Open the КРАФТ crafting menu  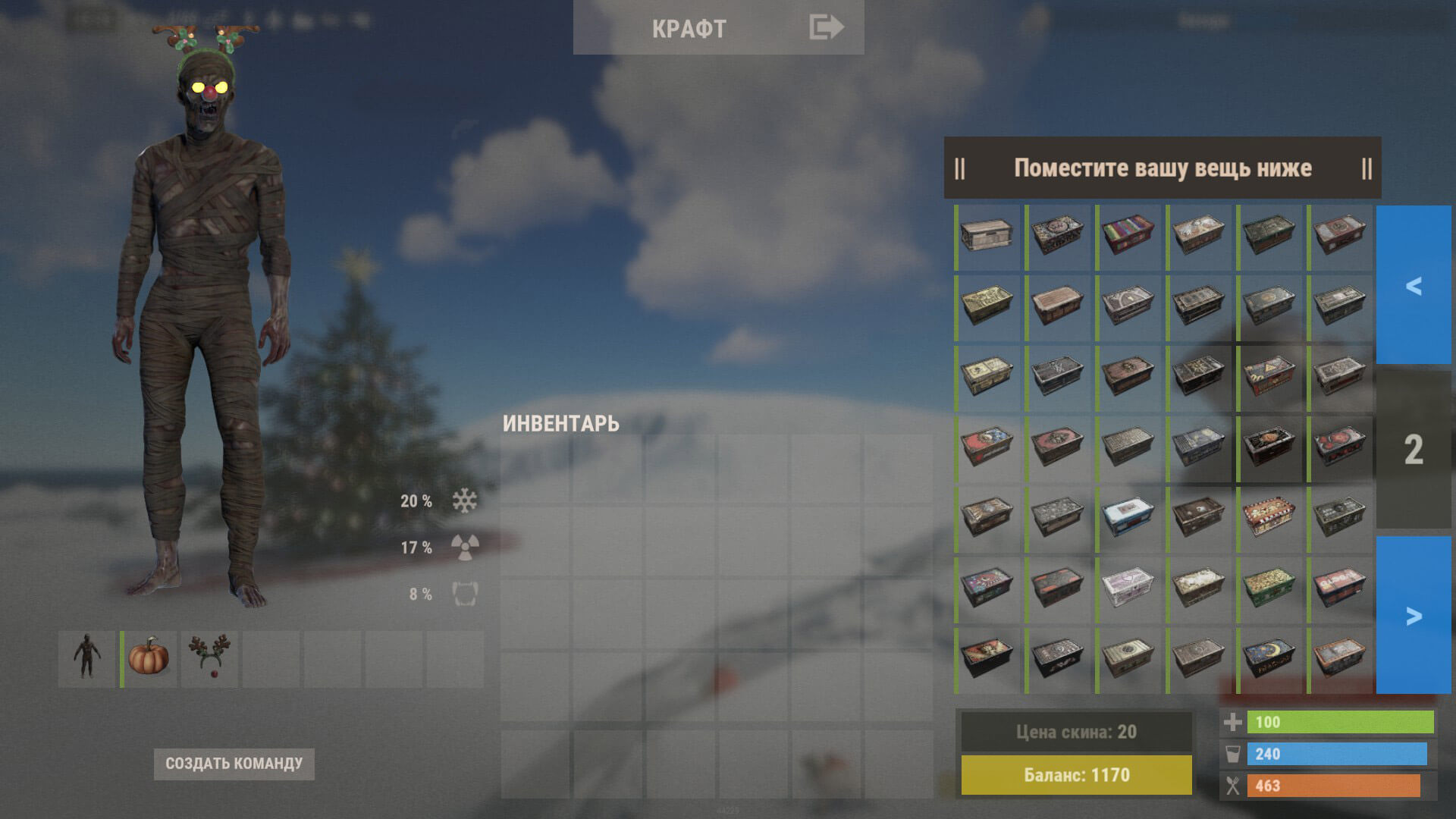(x=689, y=29)
